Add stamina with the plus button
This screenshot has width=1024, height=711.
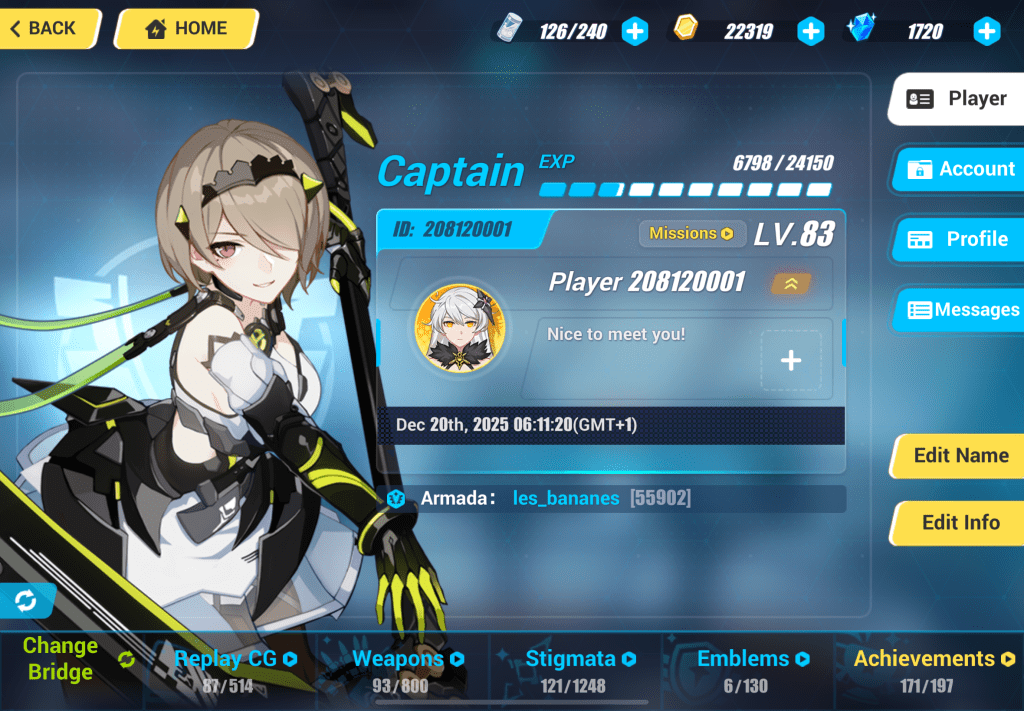click(x=635, y=32)
